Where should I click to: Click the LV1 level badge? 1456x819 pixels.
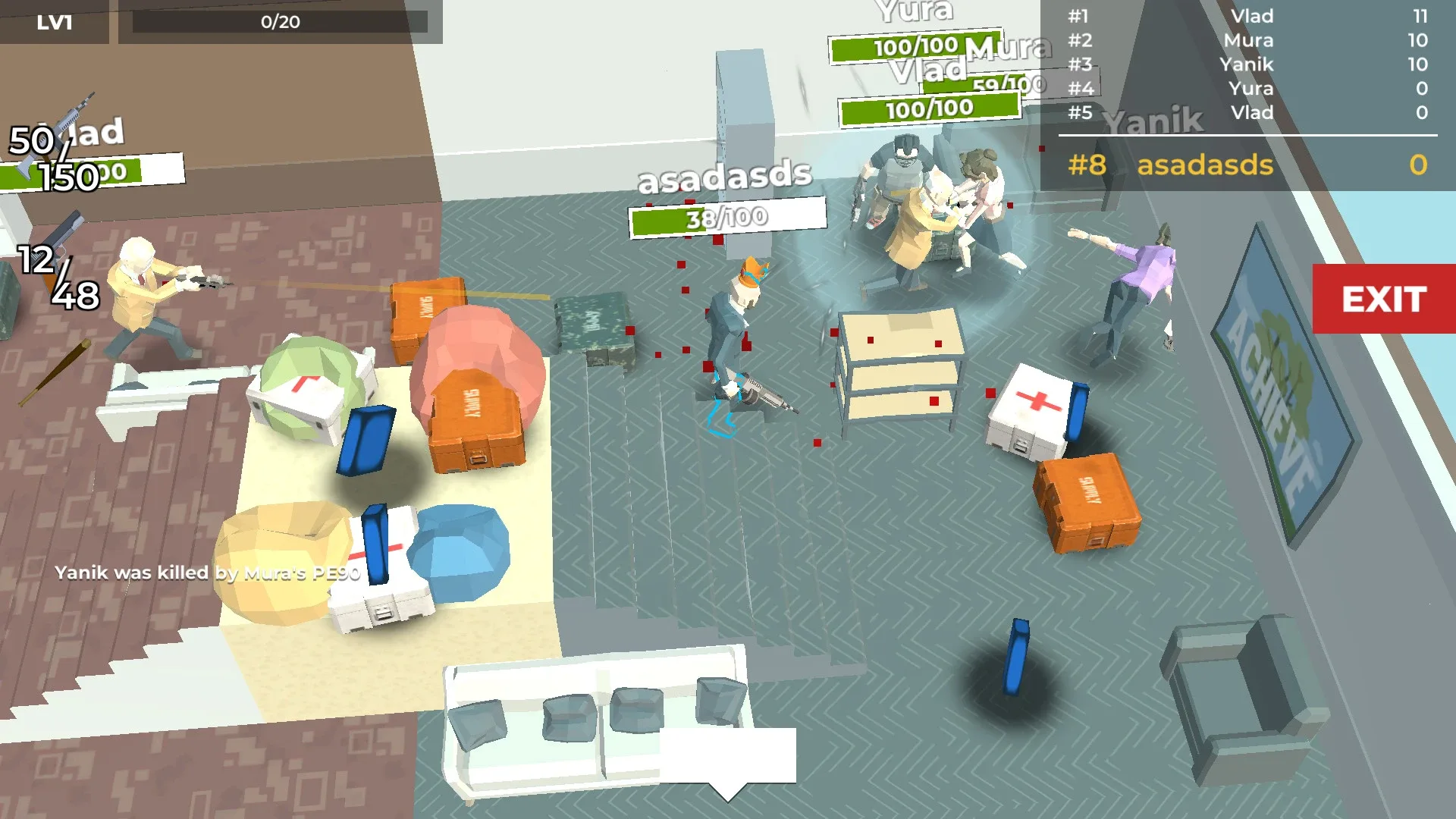[53, 21]
